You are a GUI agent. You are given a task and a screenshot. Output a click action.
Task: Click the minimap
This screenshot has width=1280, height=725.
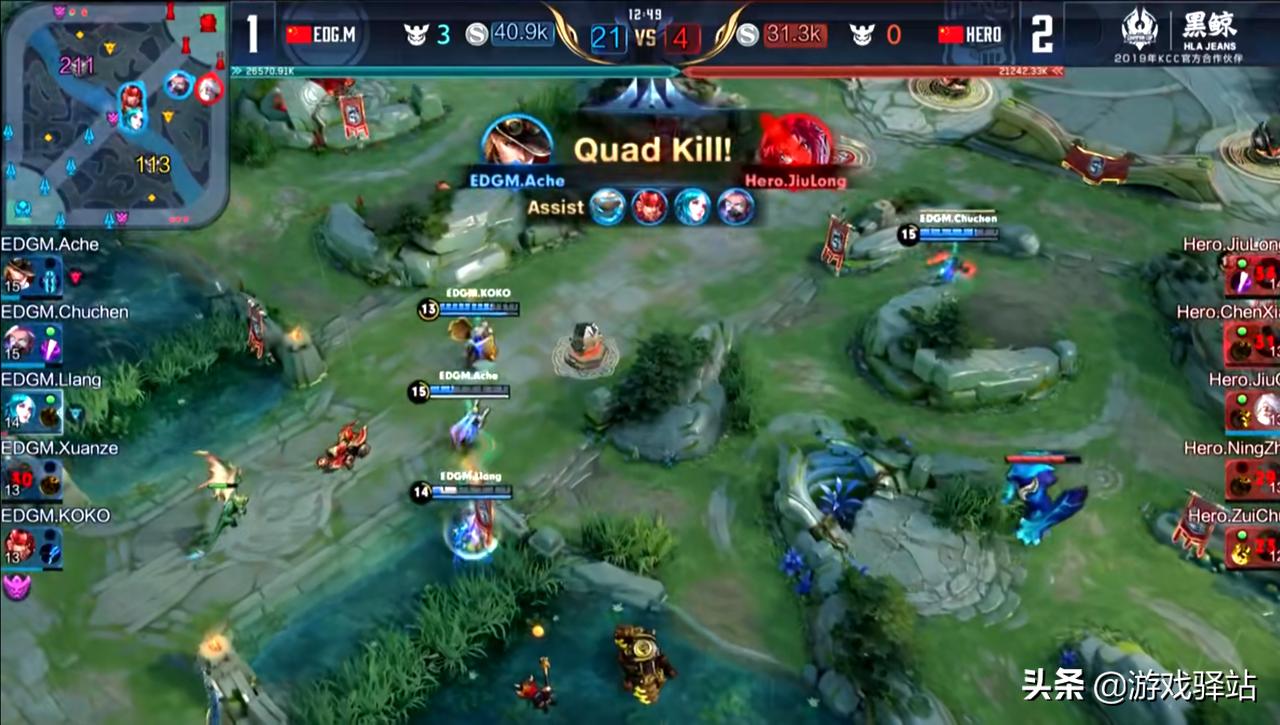pyautogui.click(x=115, y=113)
